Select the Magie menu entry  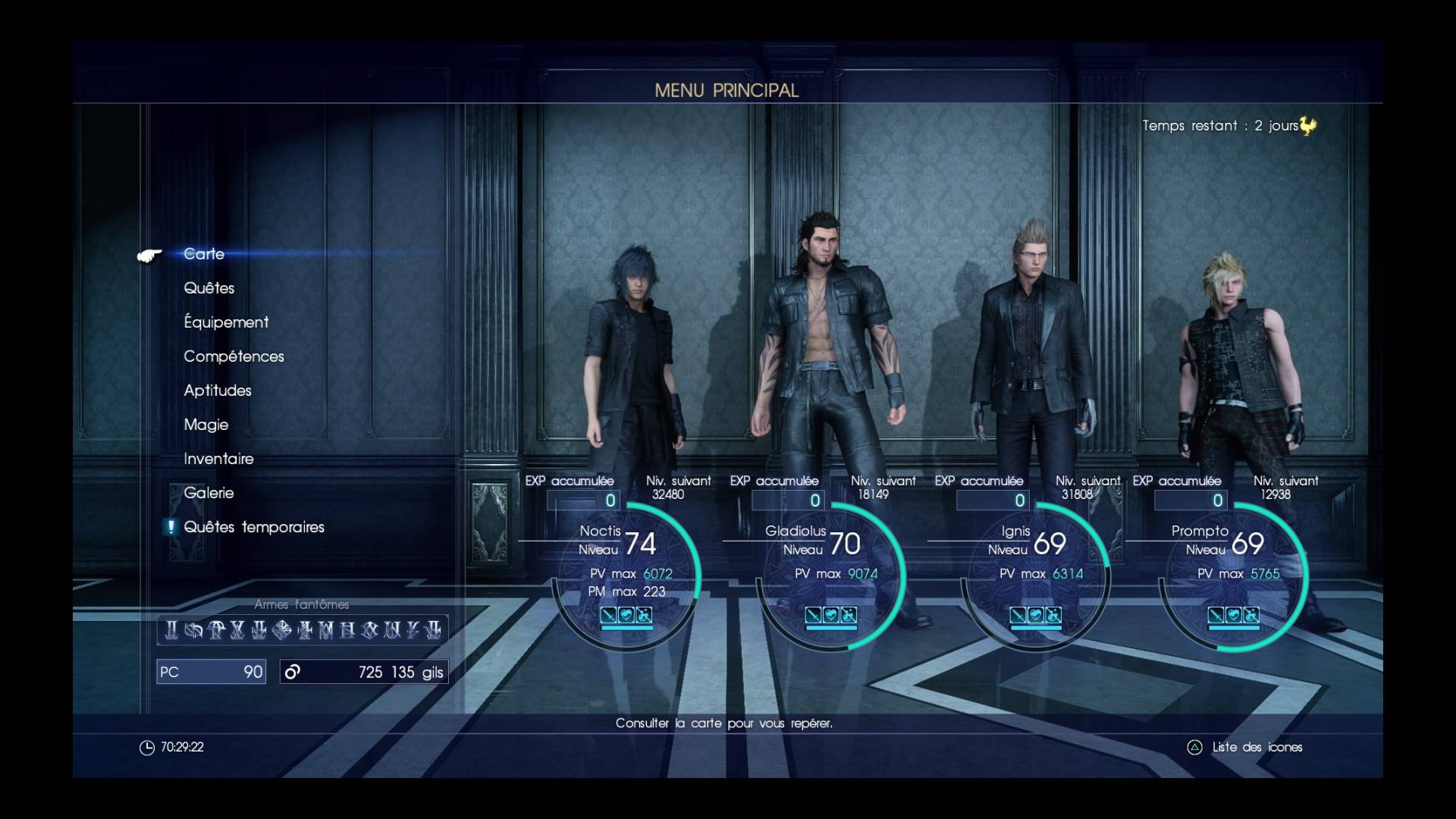206,425
